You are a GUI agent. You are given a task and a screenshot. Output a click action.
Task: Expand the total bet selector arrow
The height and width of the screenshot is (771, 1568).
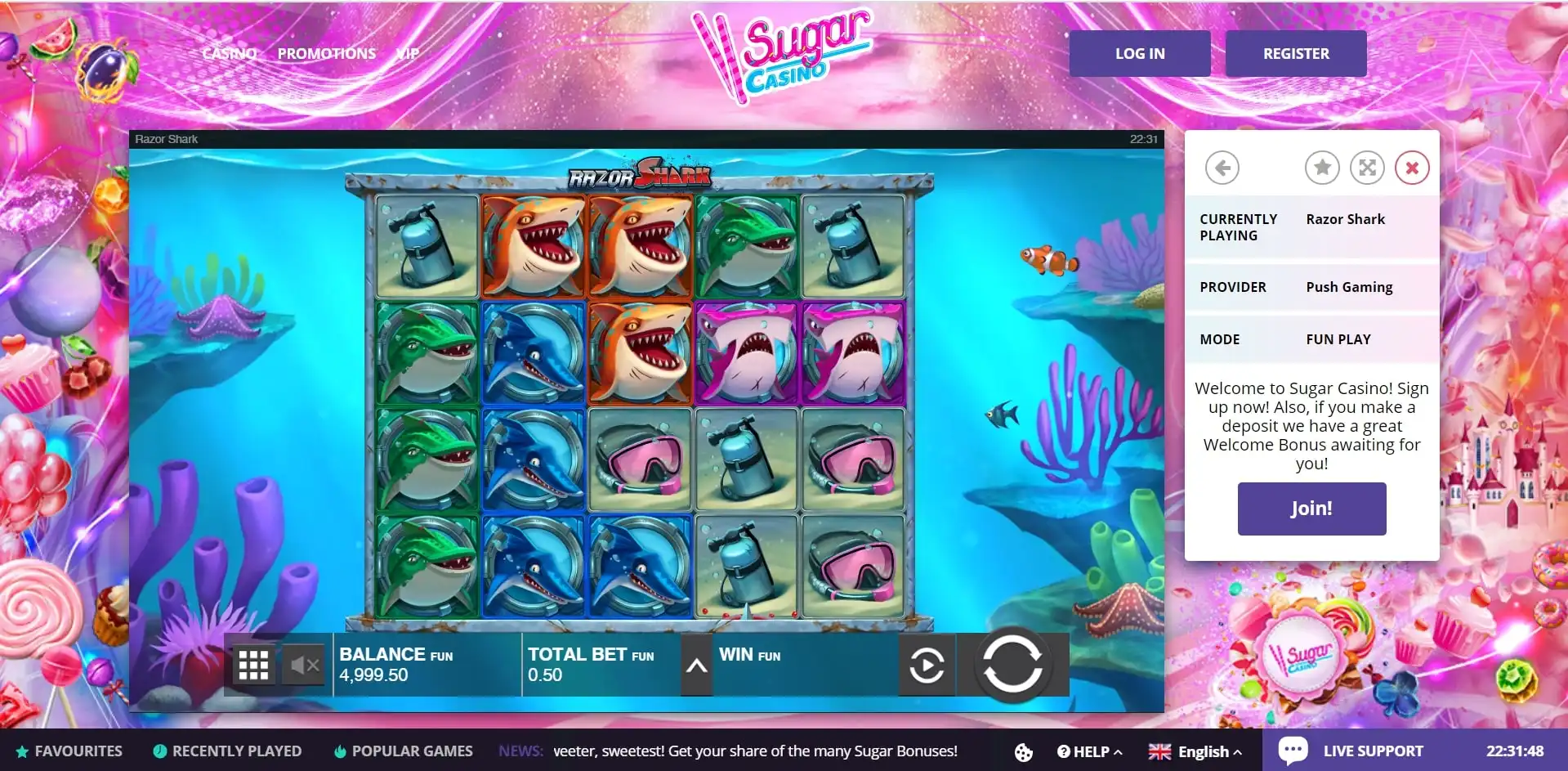click(x=696, y=666)
